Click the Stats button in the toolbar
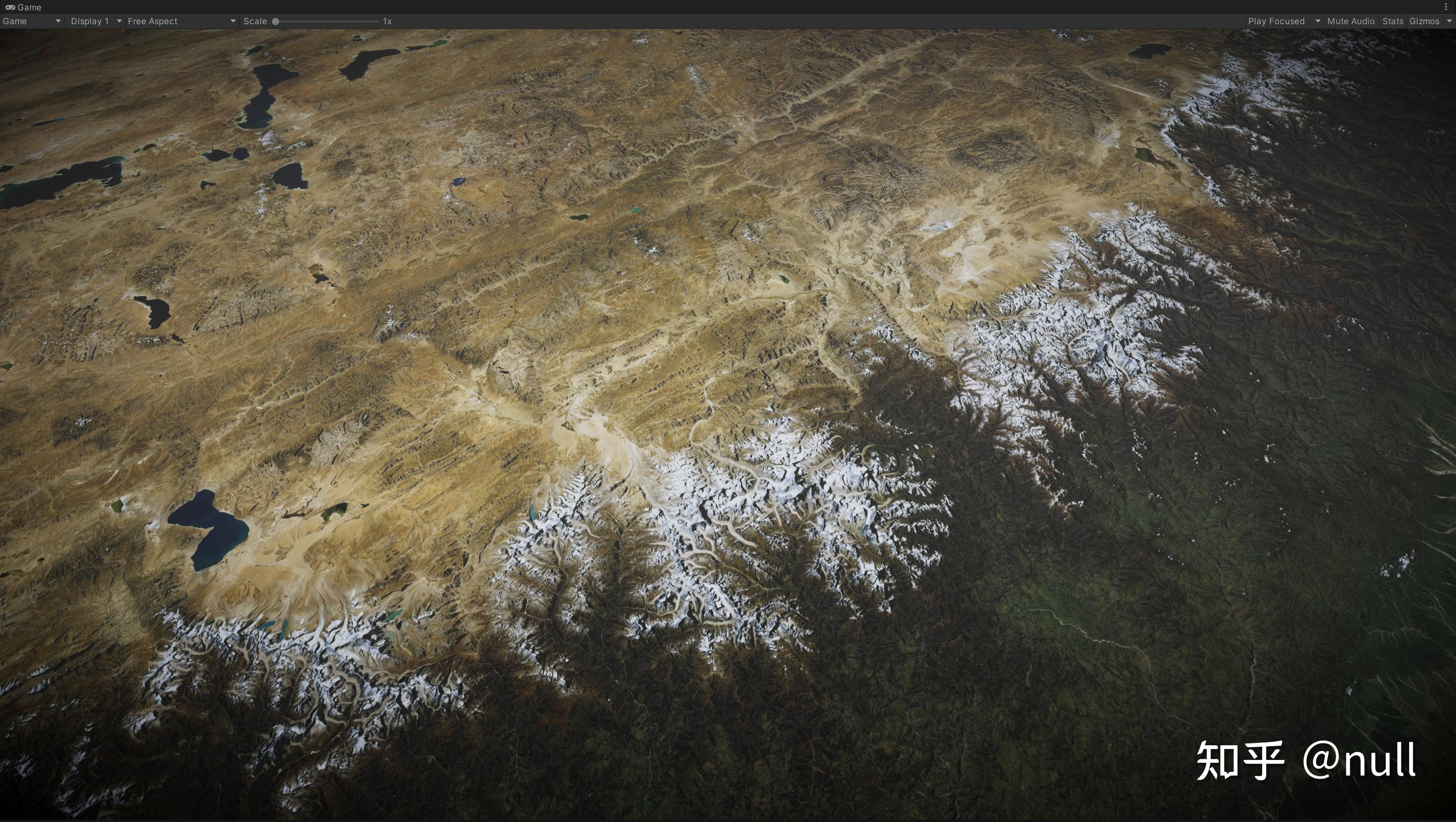 tap(1392, 21)
